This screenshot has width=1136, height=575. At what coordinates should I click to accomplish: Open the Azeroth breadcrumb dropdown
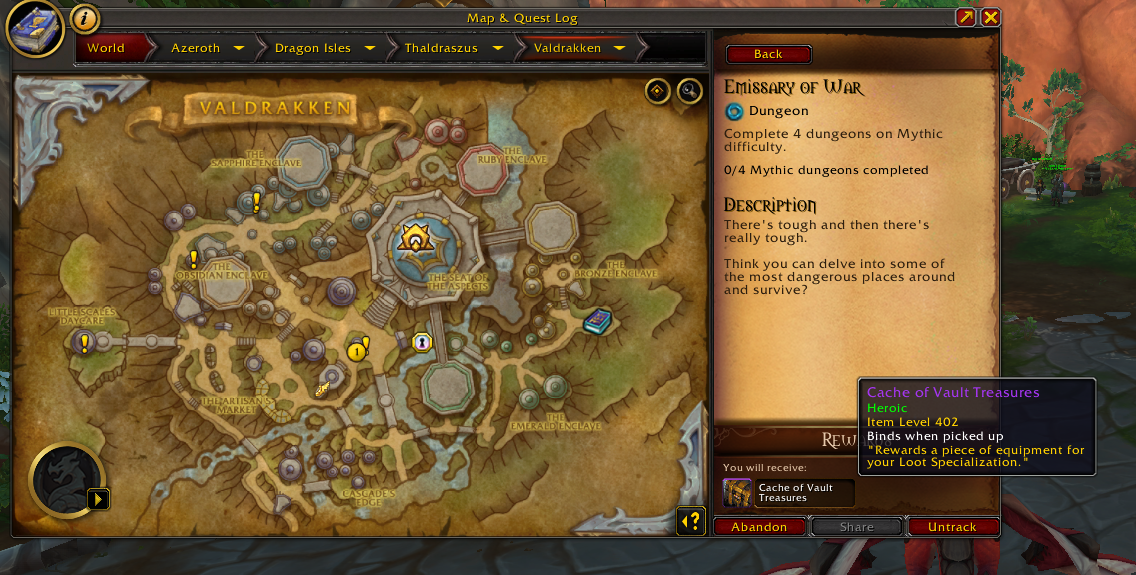(x=239, y=48)
